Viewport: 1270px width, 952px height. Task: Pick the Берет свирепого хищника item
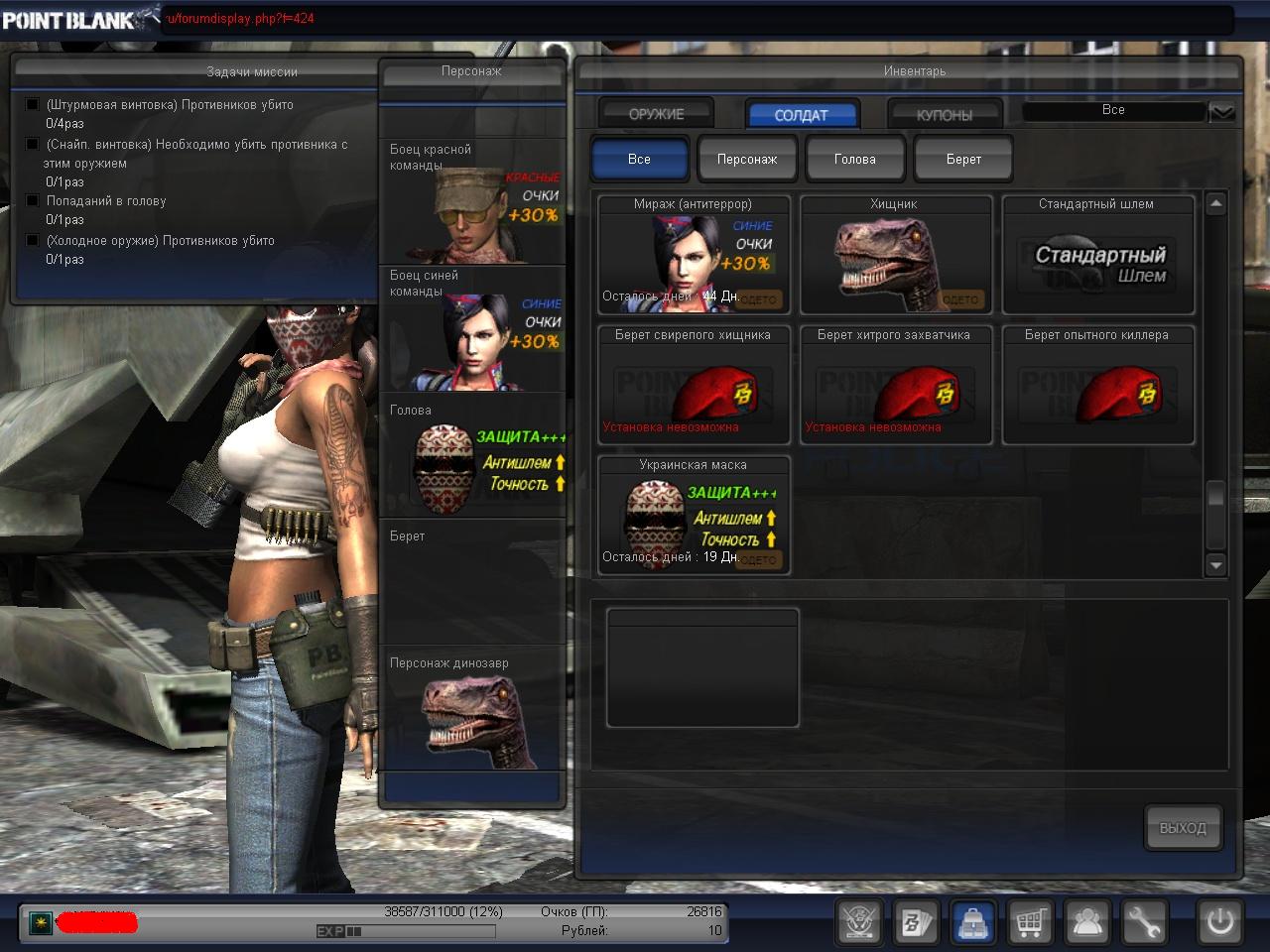pos(694,385)
